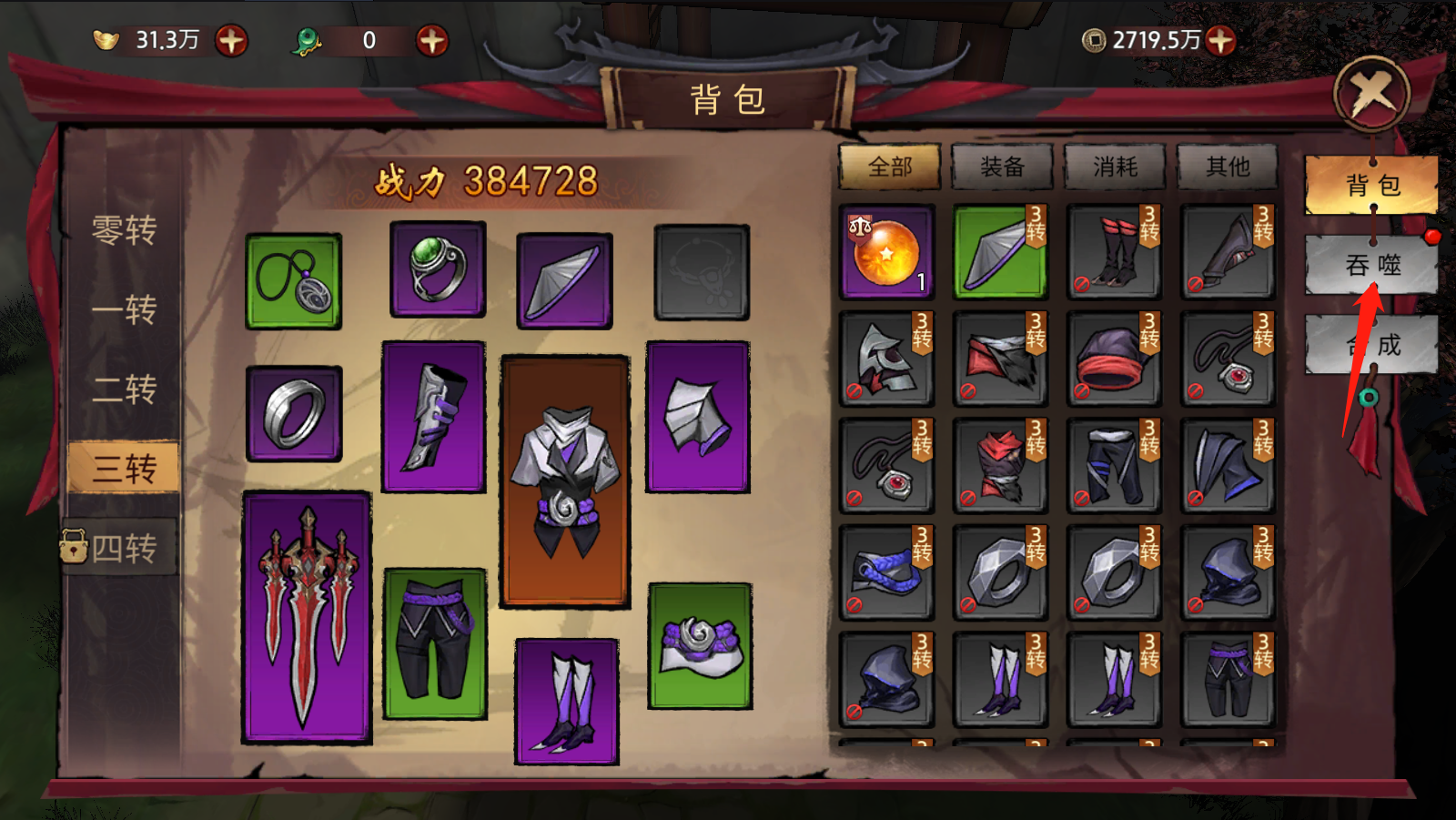The height and width of the screenshot is (820, 1456).
Task: Select the 一转 equipment tier
Action: click(124, 309)
